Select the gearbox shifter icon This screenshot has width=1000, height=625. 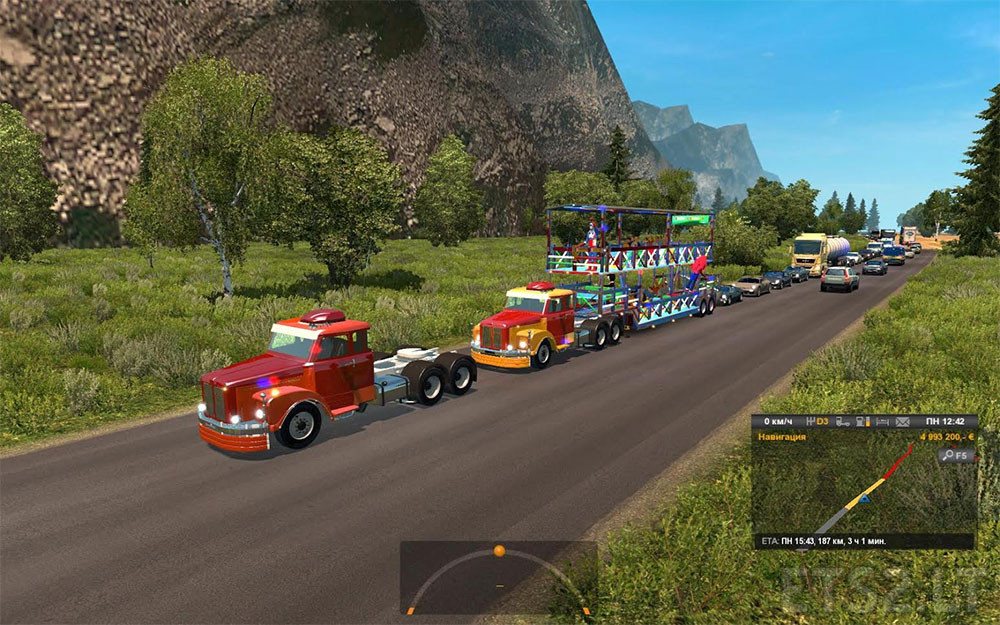[810, 421]
